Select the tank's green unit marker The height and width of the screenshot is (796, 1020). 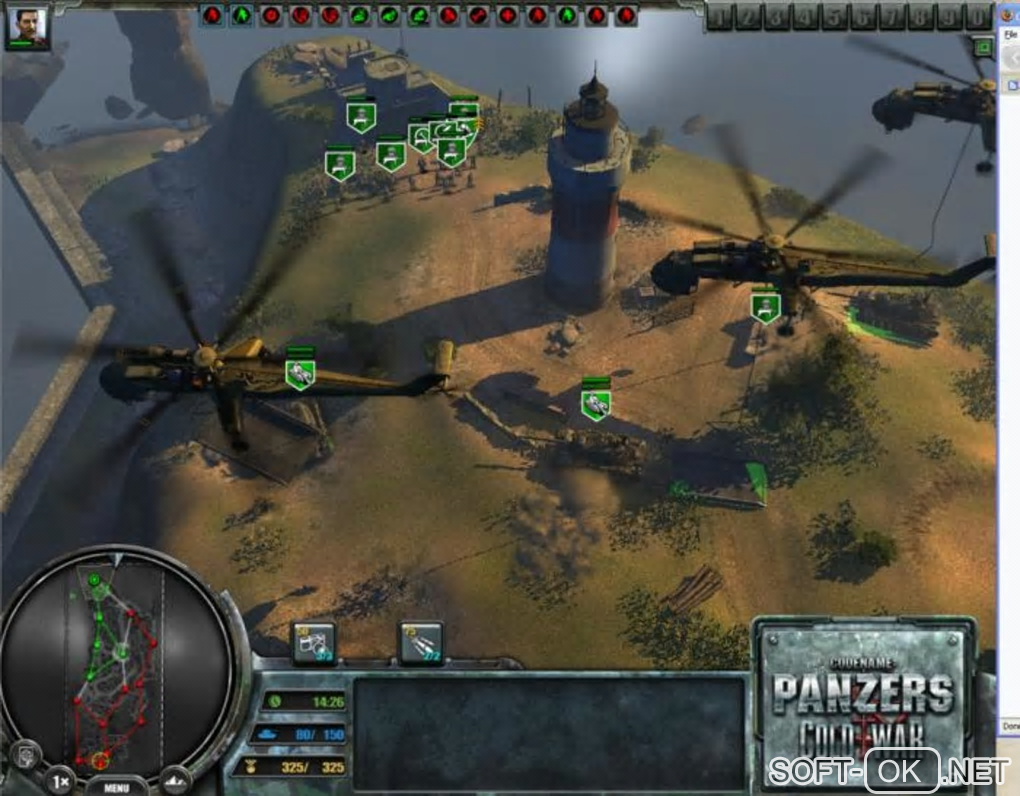[596, 404]
